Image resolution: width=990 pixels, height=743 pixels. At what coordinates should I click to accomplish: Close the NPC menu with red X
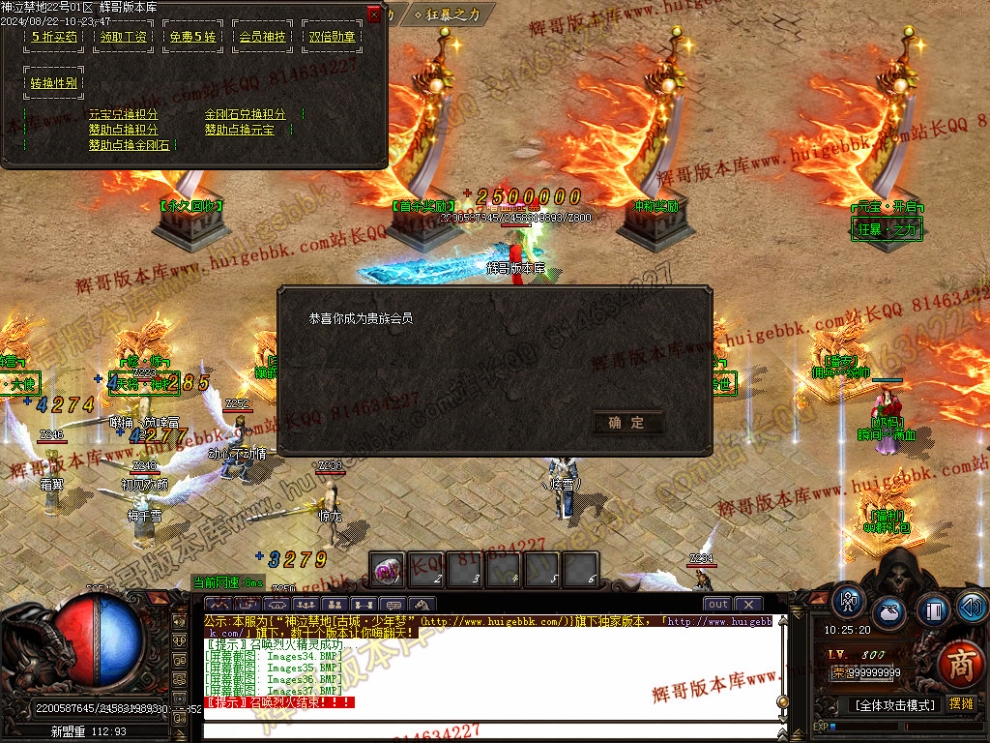coord(374,14)
